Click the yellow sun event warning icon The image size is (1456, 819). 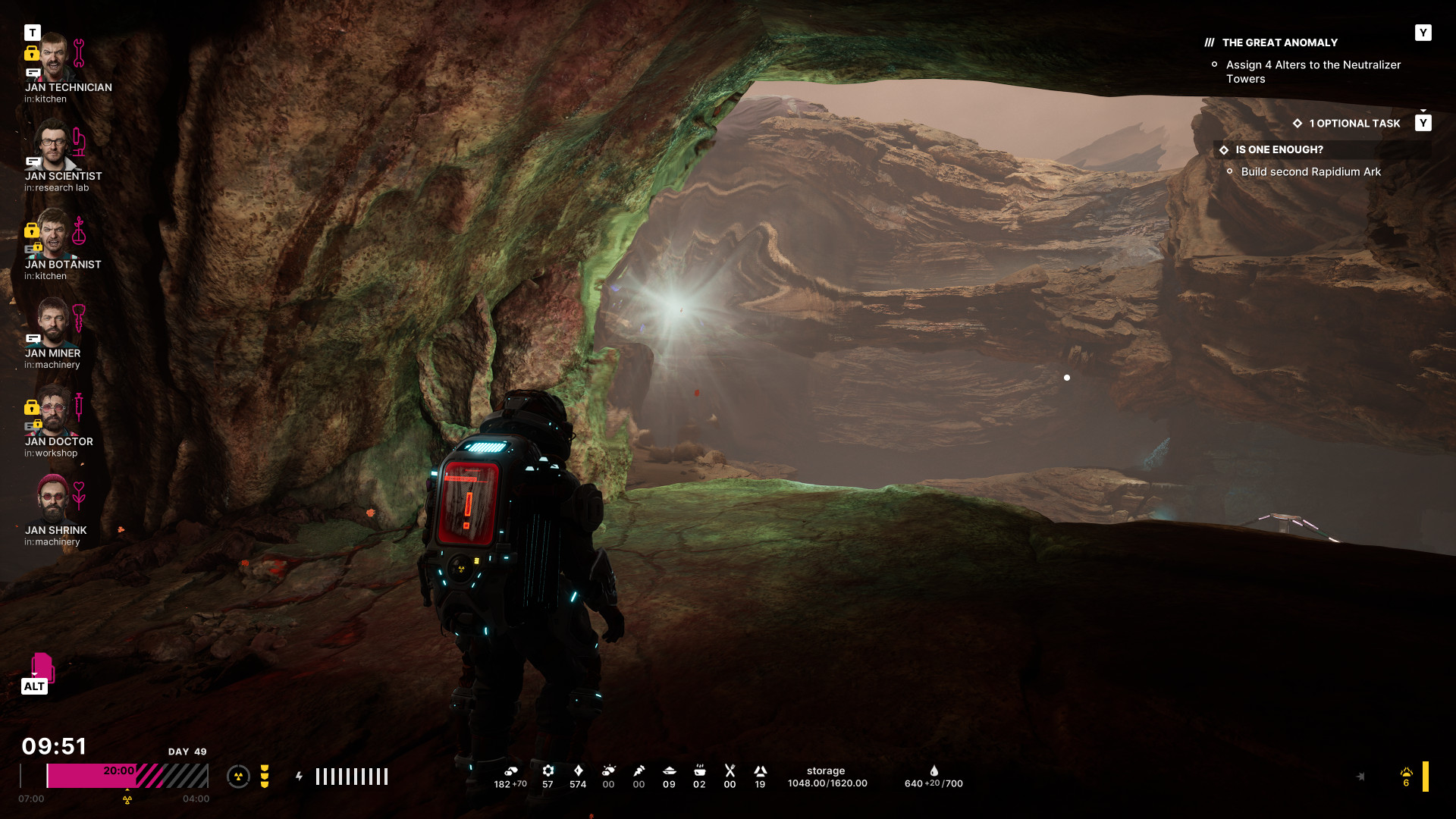point(1406,773)
